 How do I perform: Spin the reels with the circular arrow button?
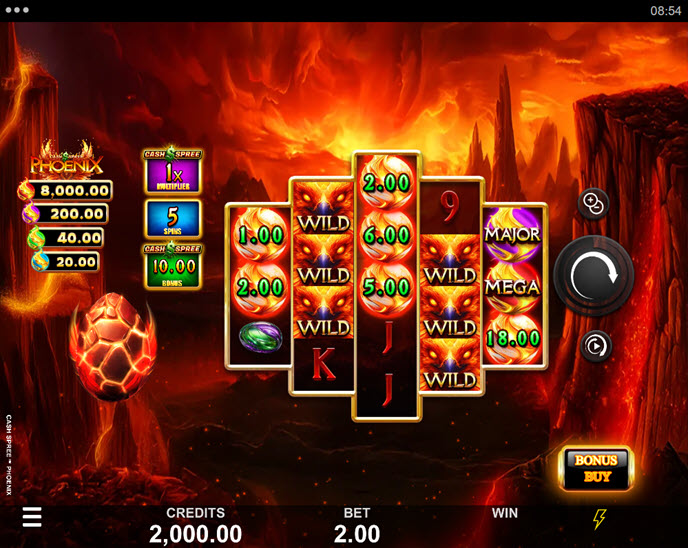593,275
